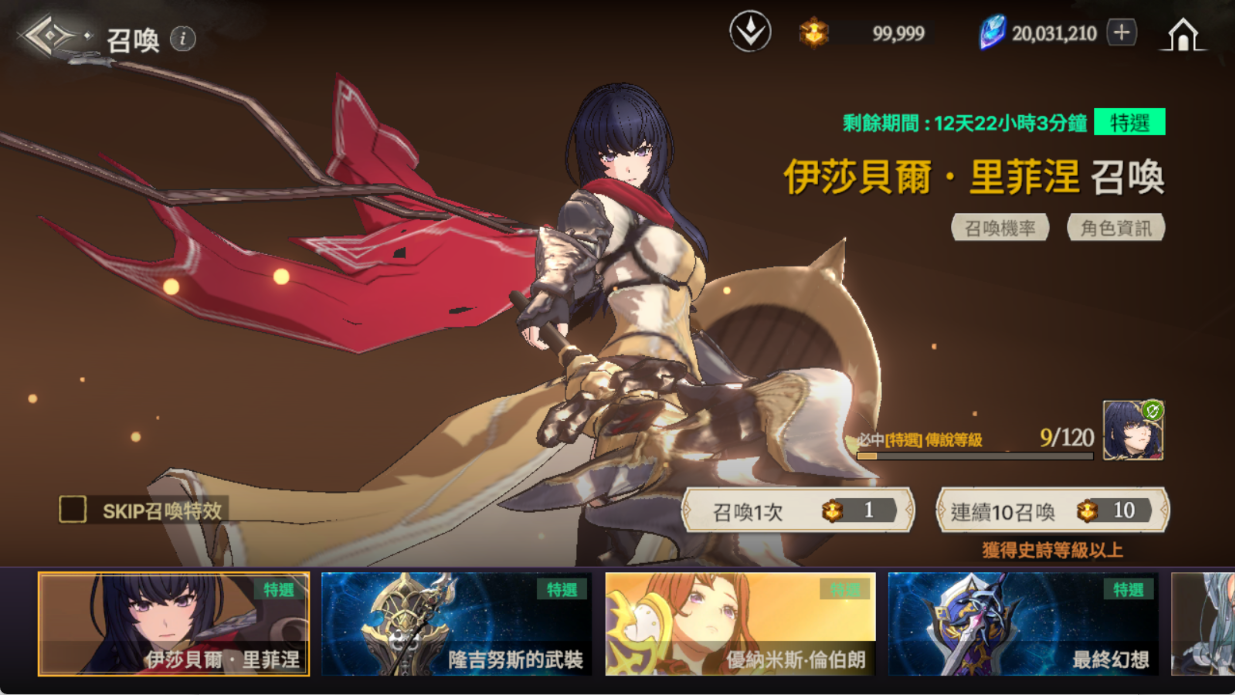Viewport: 1235px width, 695px height.
Task: Tap the downward arrow circle icon
Action: (750, 32)
